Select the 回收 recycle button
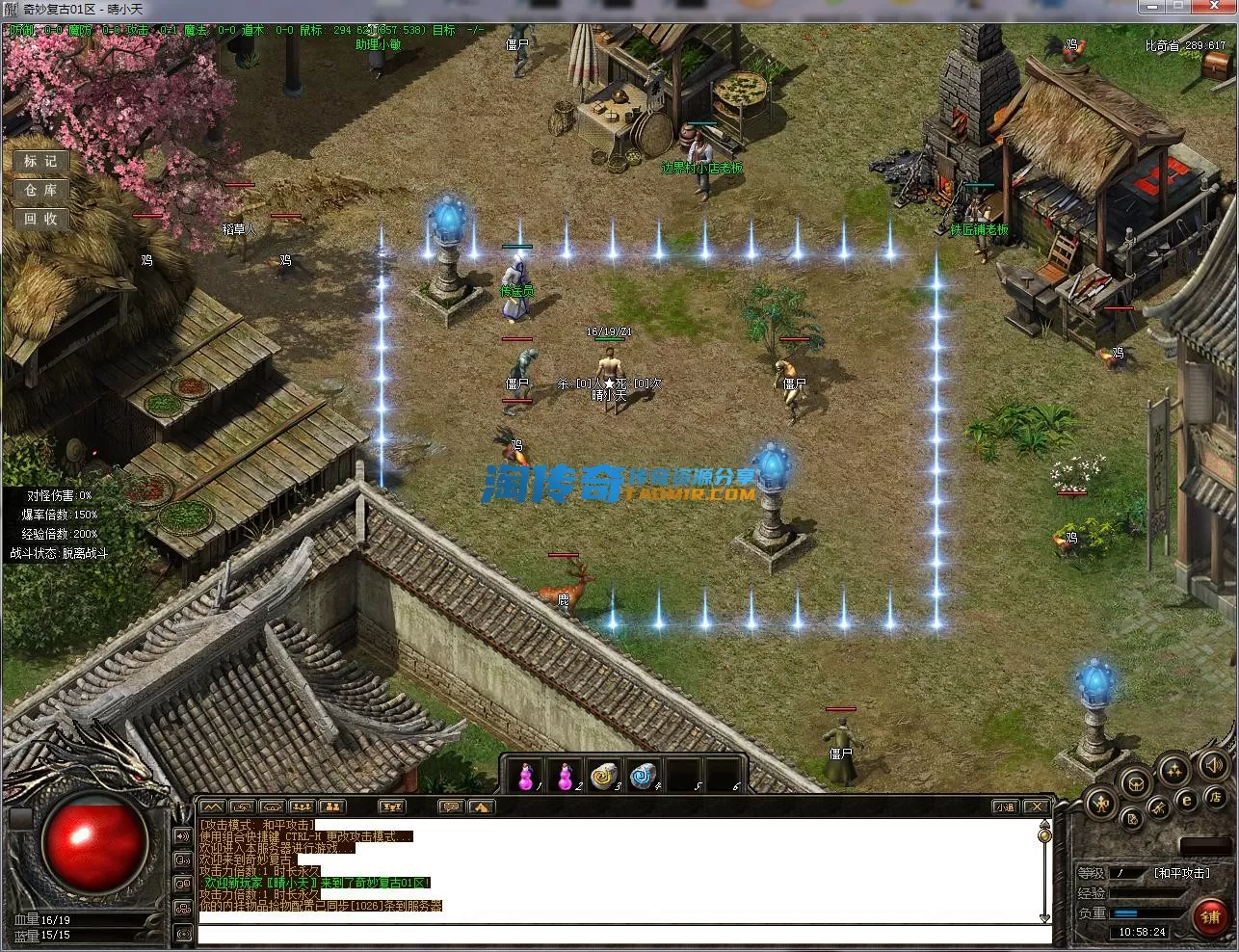Image resolution: width=1239 pixels, height=952 pixels. [41, 219]
